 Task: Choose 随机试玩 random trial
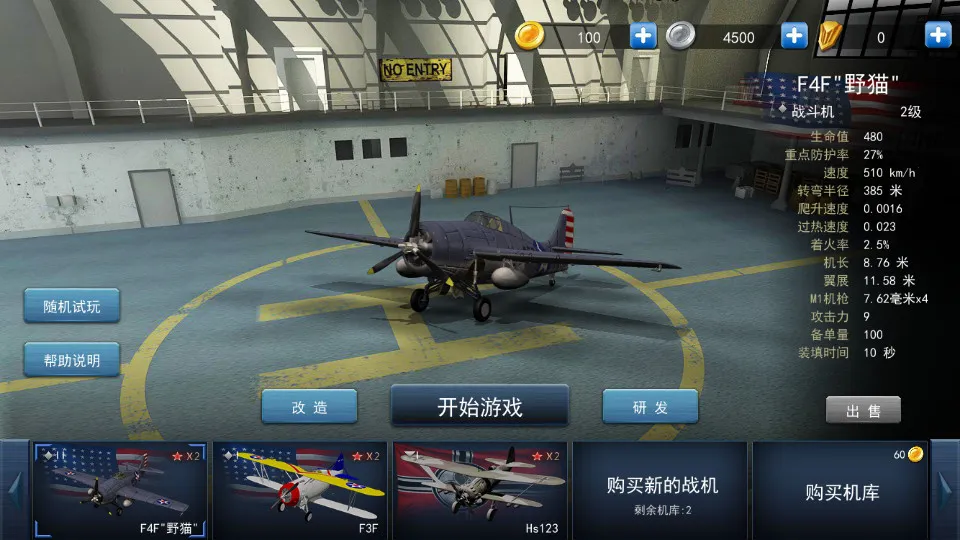point(72,306)
